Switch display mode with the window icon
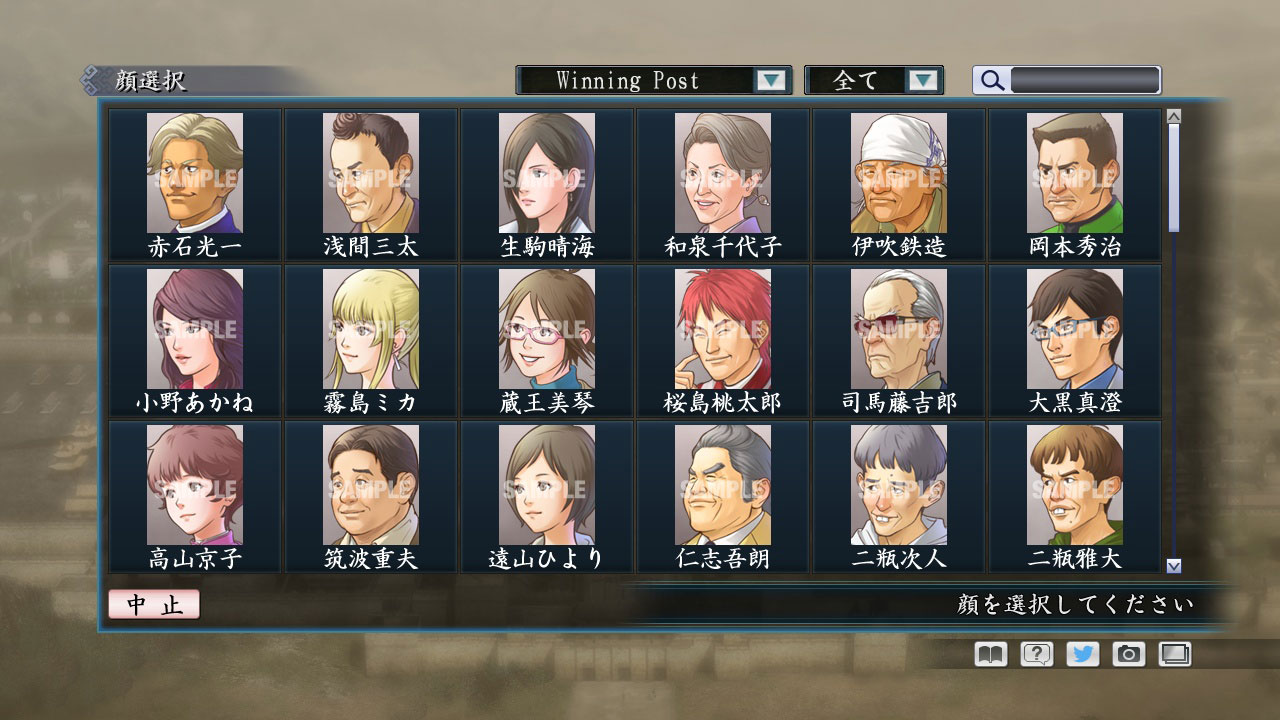1280x720 pixels. 1174,654
